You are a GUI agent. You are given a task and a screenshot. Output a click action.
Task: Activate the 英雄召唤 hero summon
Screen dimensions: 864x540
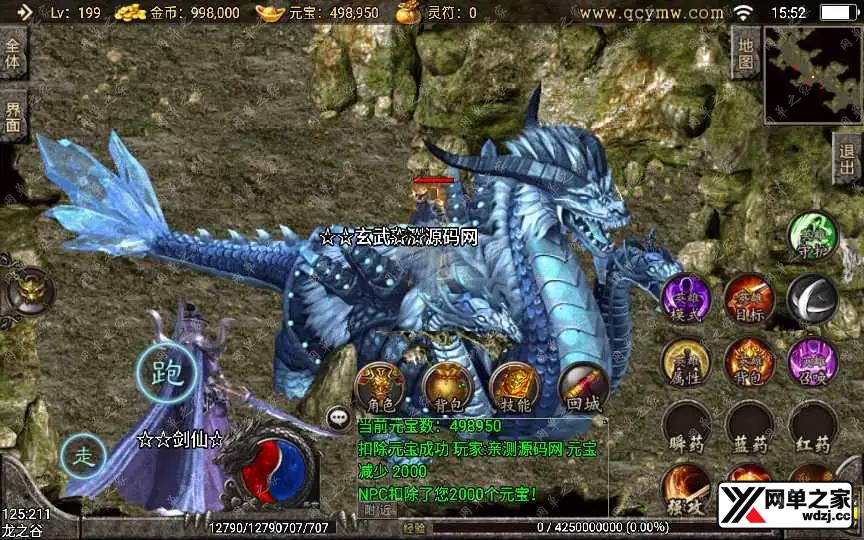pyautogui.click(x=812, y=361)
